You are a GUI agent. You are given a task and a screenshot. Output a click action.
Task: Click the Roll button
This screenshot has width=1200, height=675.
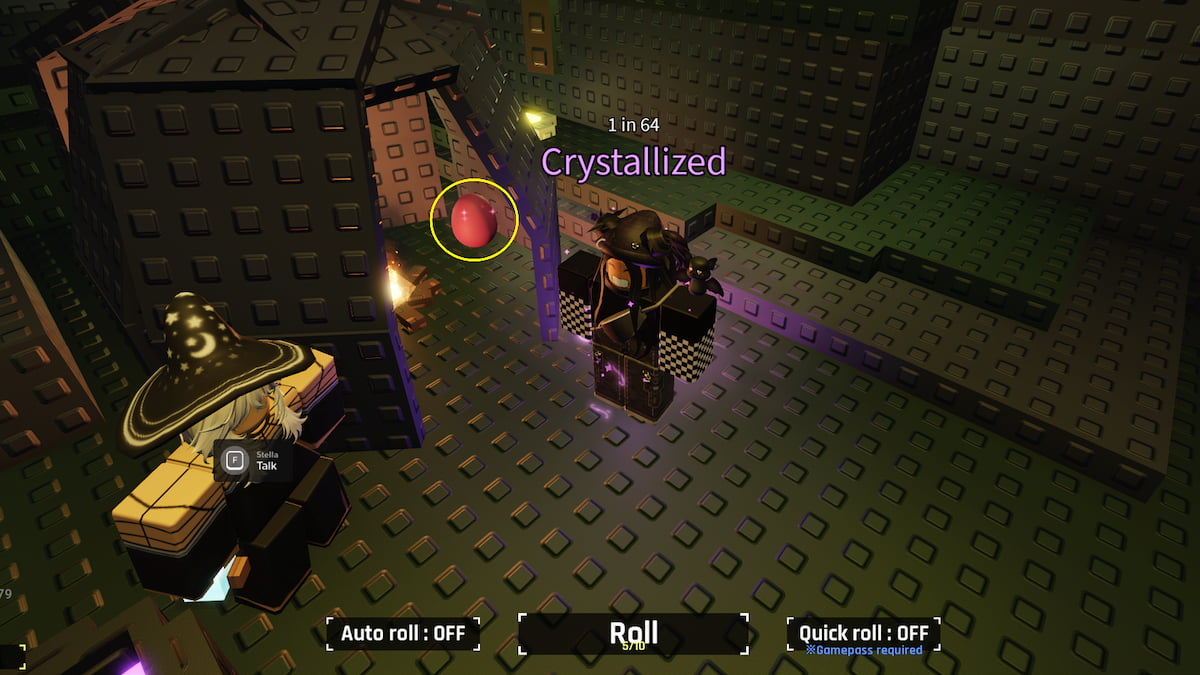[633, 633]
